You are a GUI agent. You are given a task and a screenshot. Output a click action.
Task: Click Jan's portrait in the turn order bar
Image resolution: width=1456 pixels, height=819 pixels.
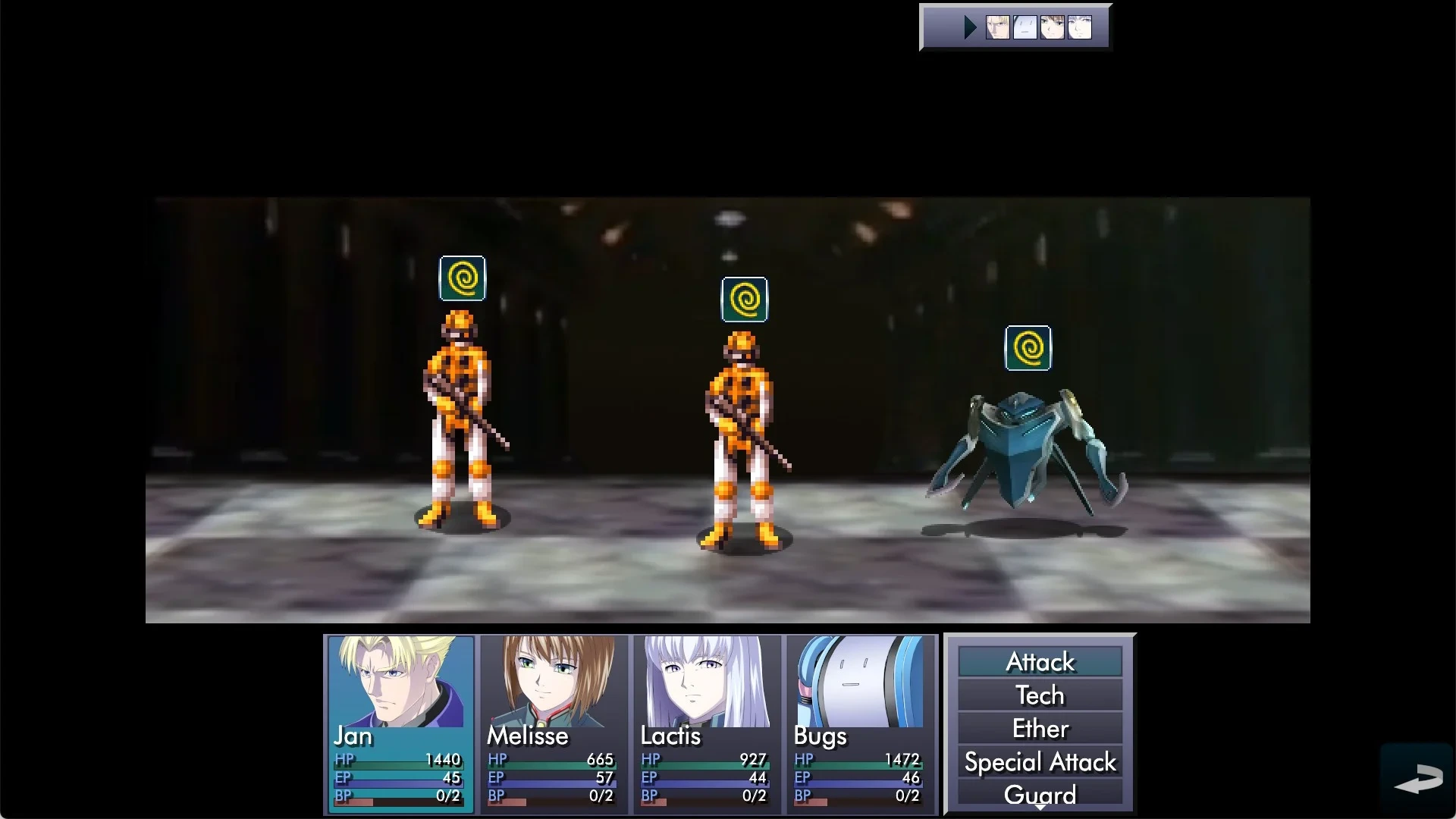[x=998, y=27]
